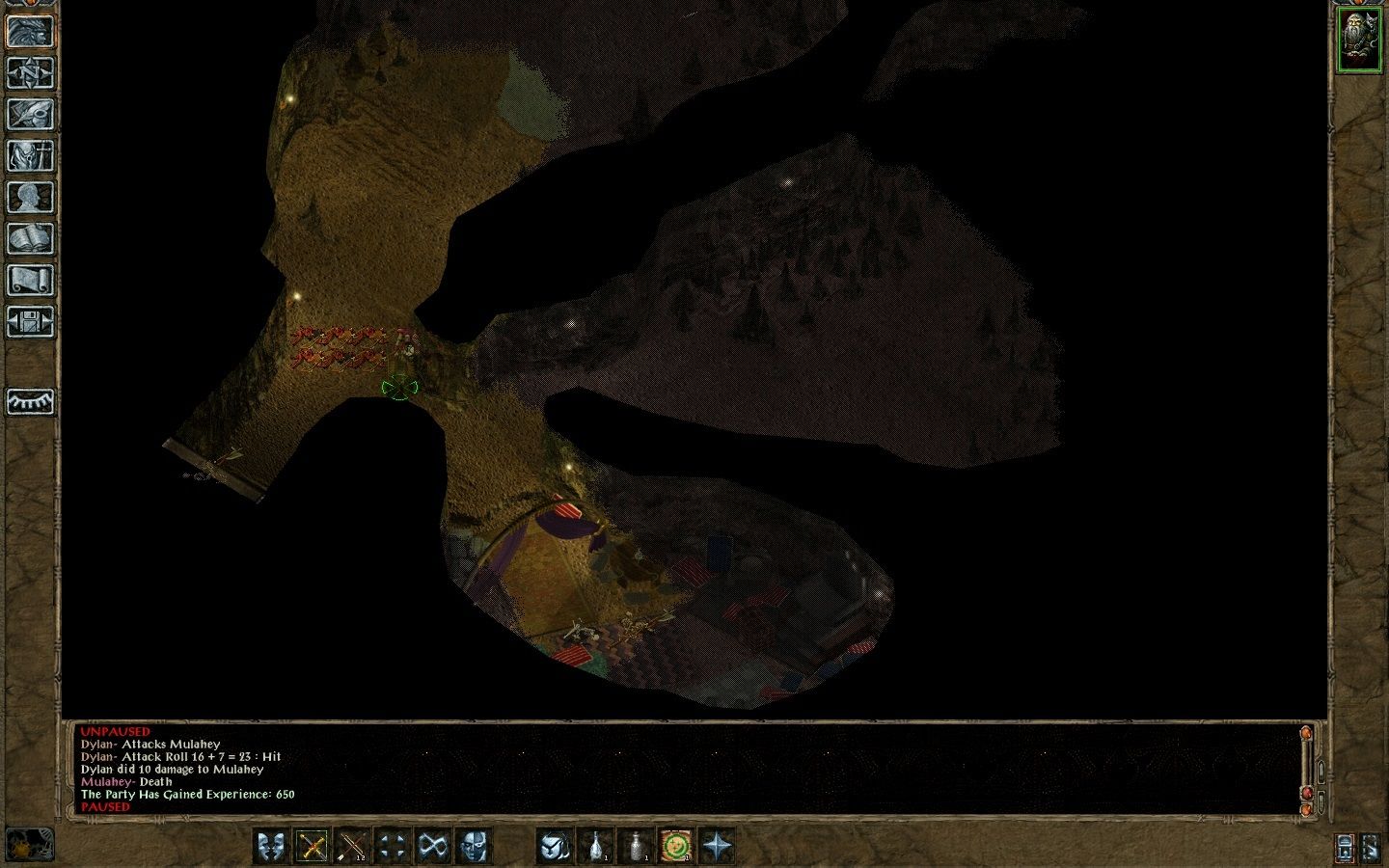1389x868 pixels.
Task: Activate the four arrows guard action
Action: [393, 847]
